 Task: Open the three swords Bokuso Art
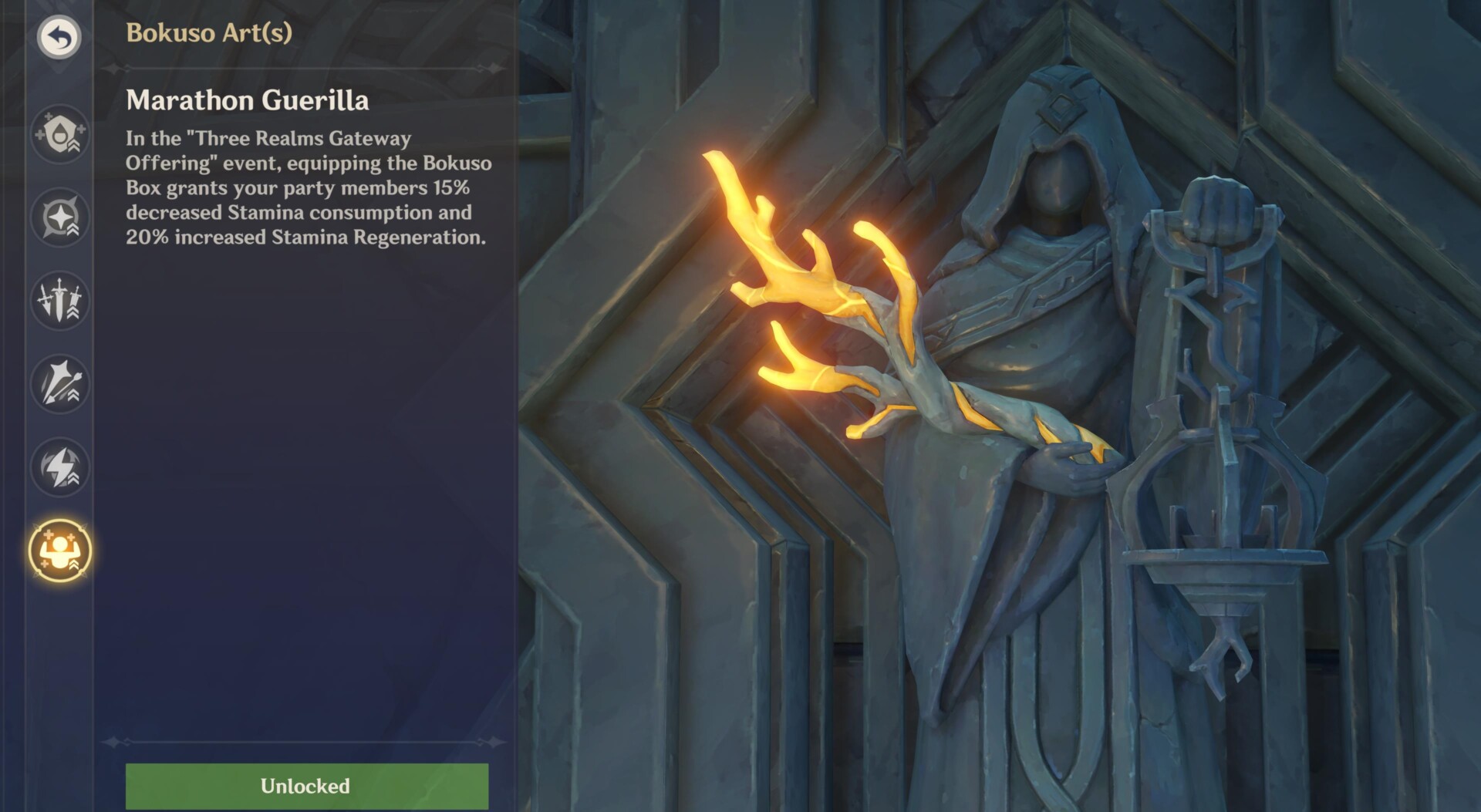[59, 301]
